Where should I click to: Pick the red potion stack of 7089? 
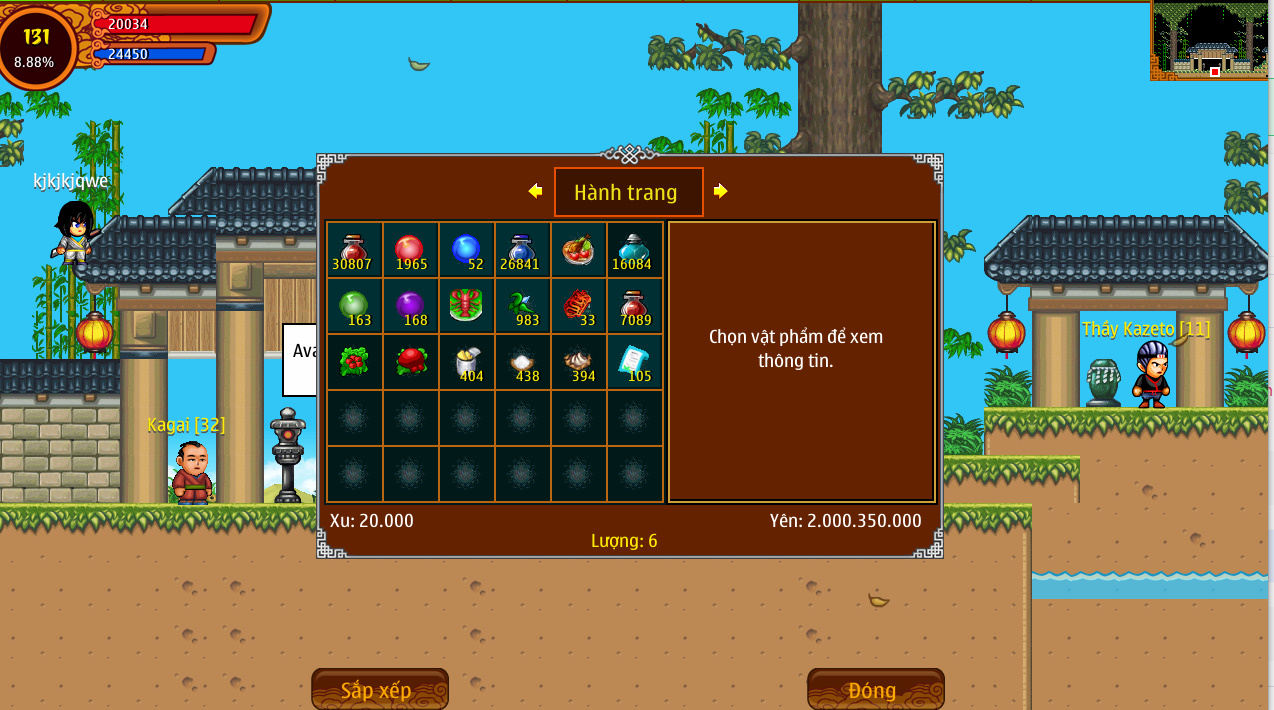coord(634,306)
